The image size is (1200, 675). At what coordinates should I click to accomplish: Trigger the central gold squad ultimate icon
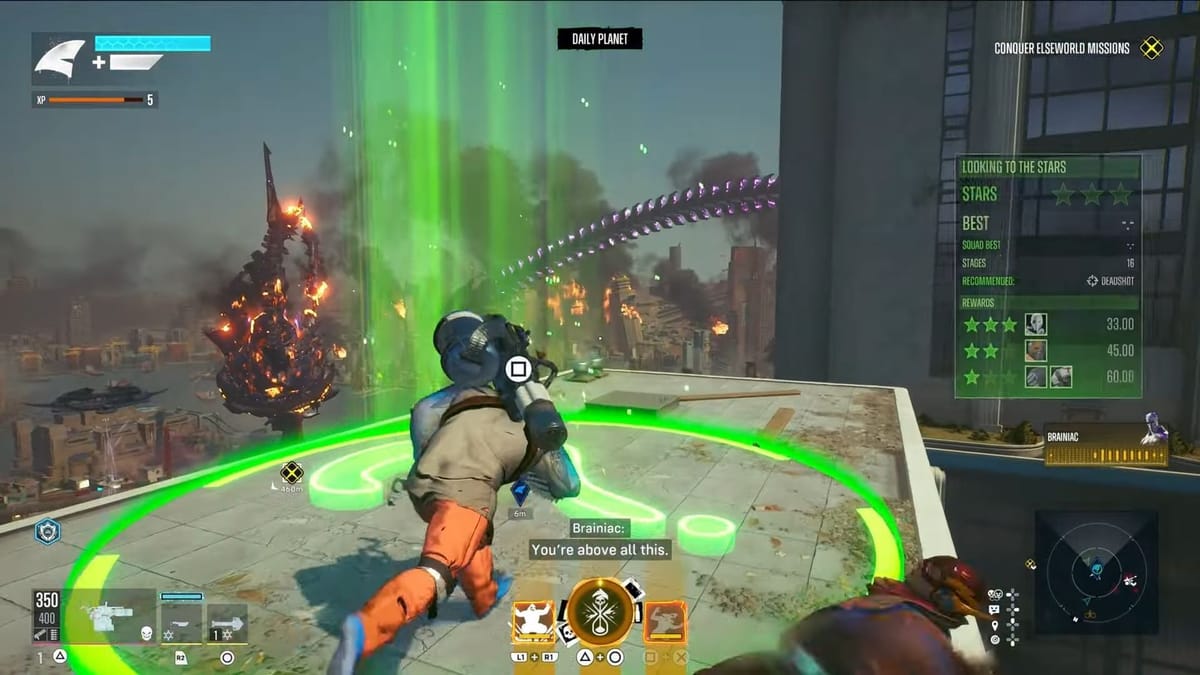(601, 613)
